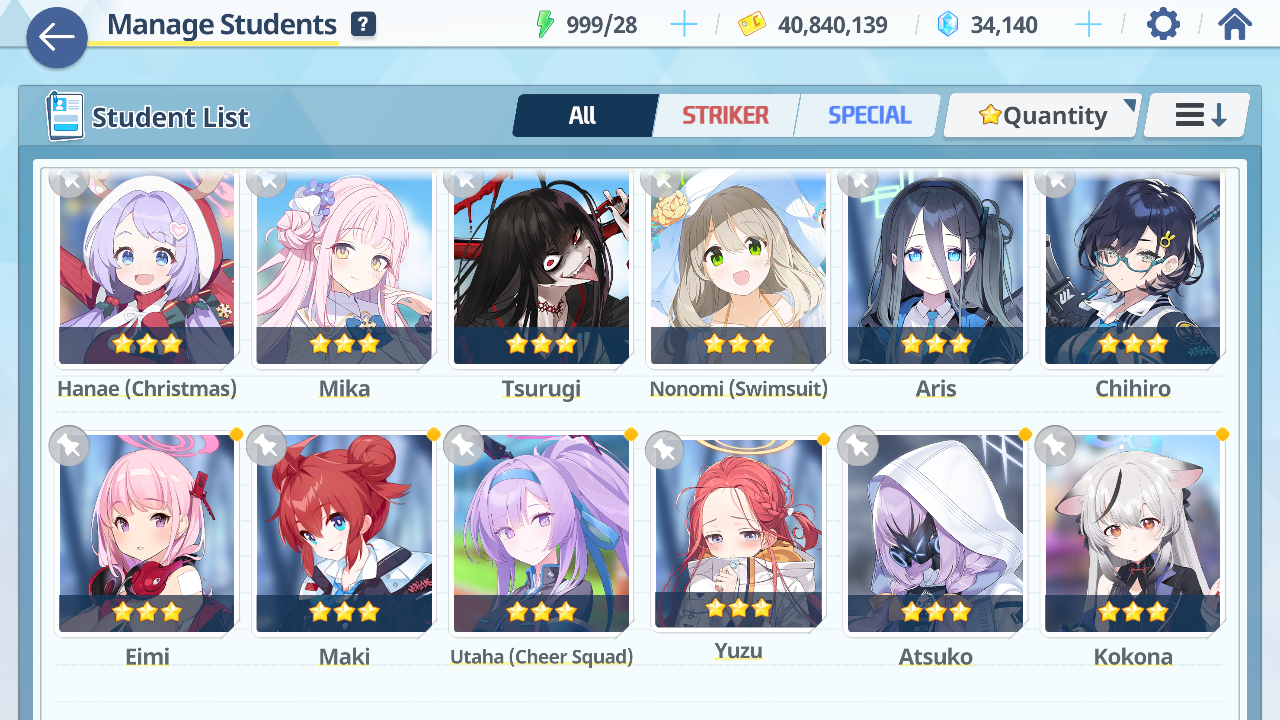The width and height of the screenshot is (1280, 720).
Task: Select the Atsuko student card
Action: [x=935, y=534]
